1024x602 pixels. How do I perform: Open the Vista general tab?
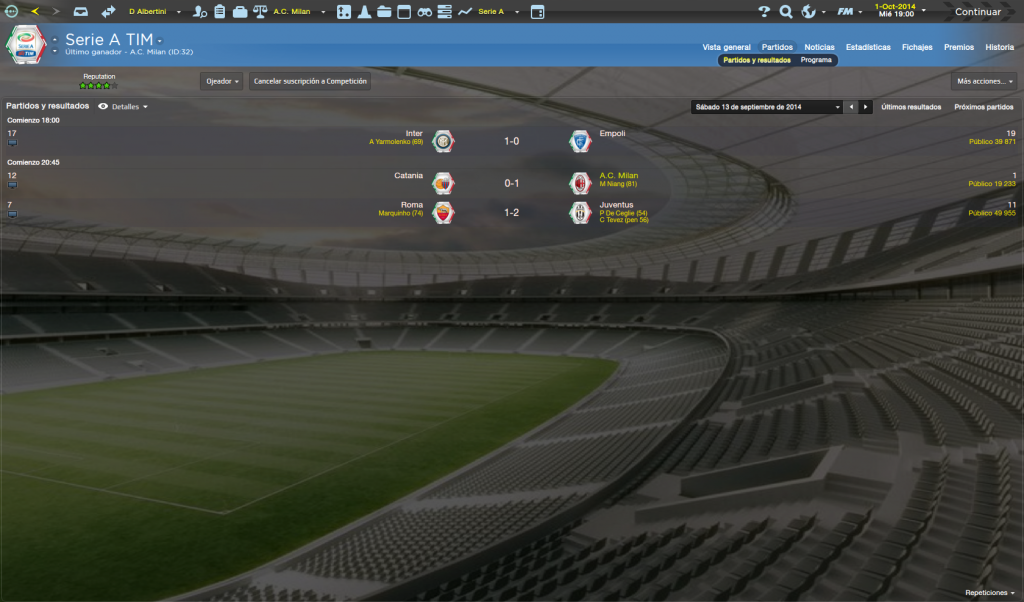[726, 47]
